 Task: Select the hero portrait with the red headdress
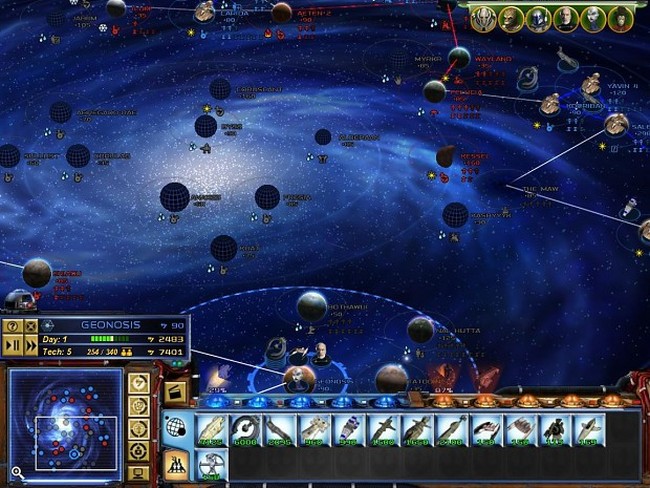621,16
